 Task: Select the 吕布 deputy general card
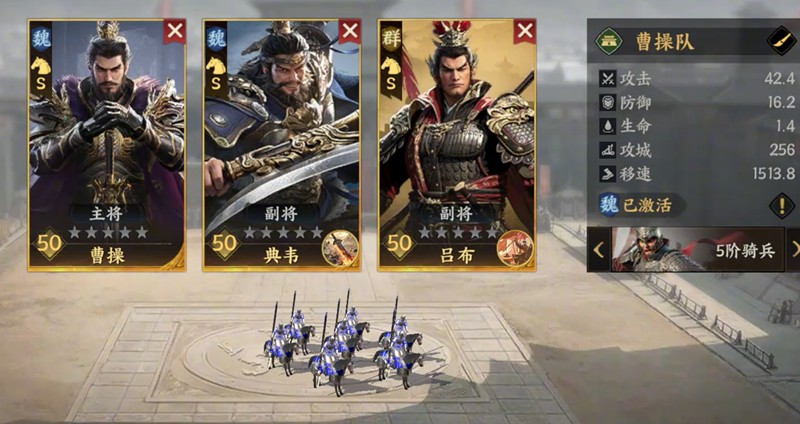click(456, 140)
